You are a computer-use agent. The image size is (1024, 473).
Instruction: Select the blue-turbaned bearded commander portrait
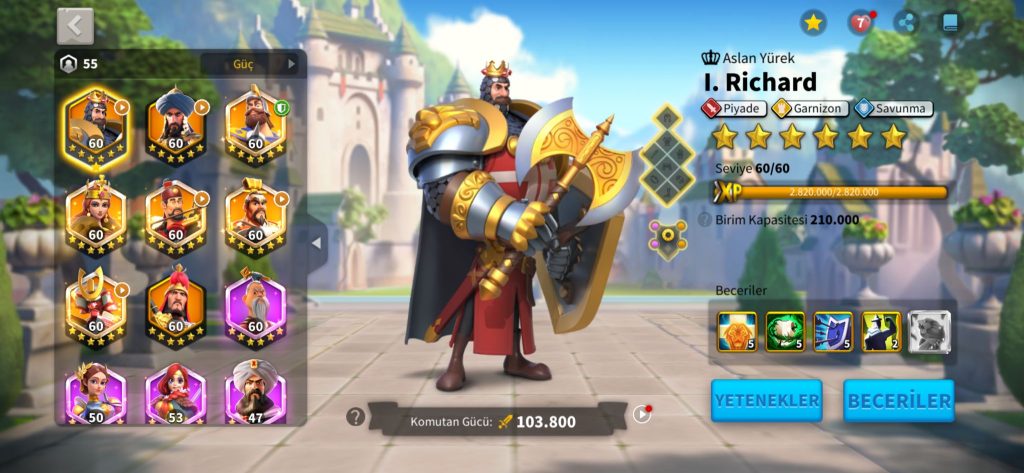point(176,127)
